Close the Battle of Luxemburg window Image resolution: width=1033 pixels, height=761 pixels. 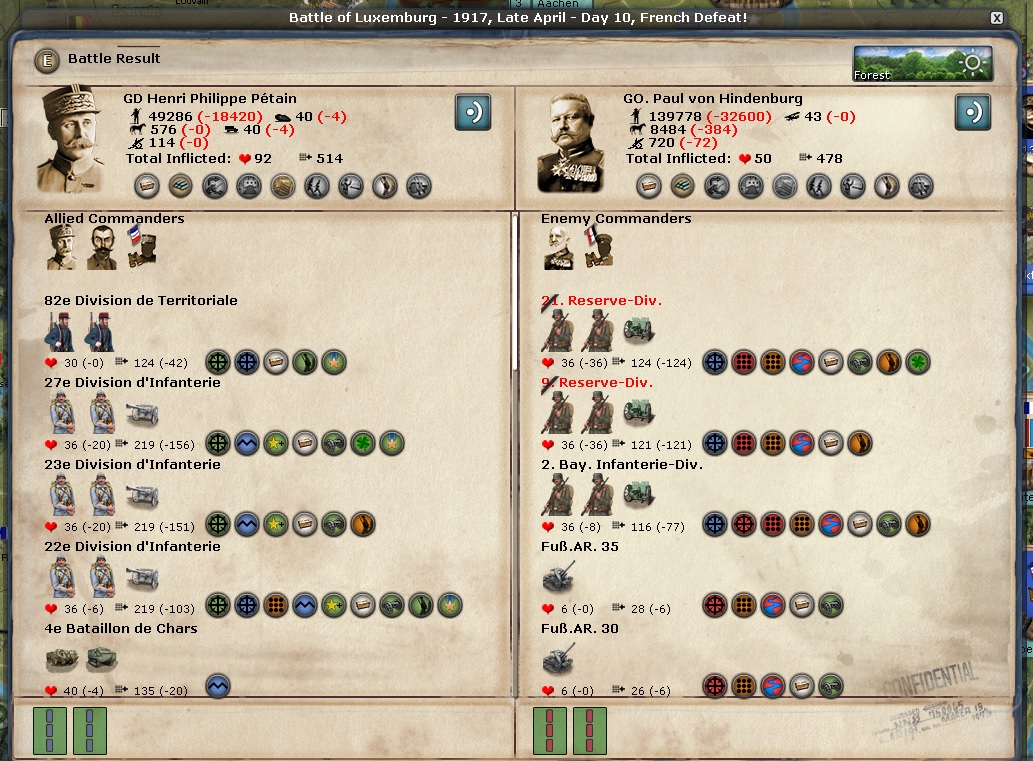click(996, 19)
